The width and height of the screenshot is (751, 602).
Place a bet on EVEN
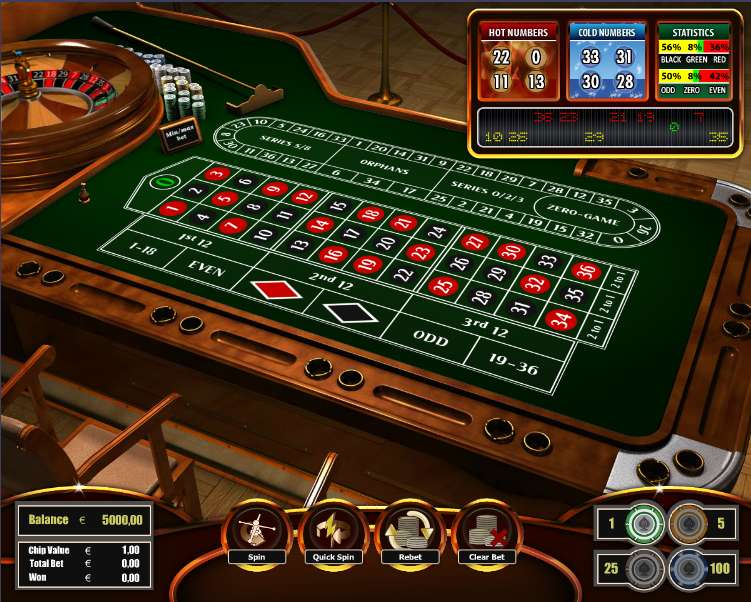click(x=208, y=269)
